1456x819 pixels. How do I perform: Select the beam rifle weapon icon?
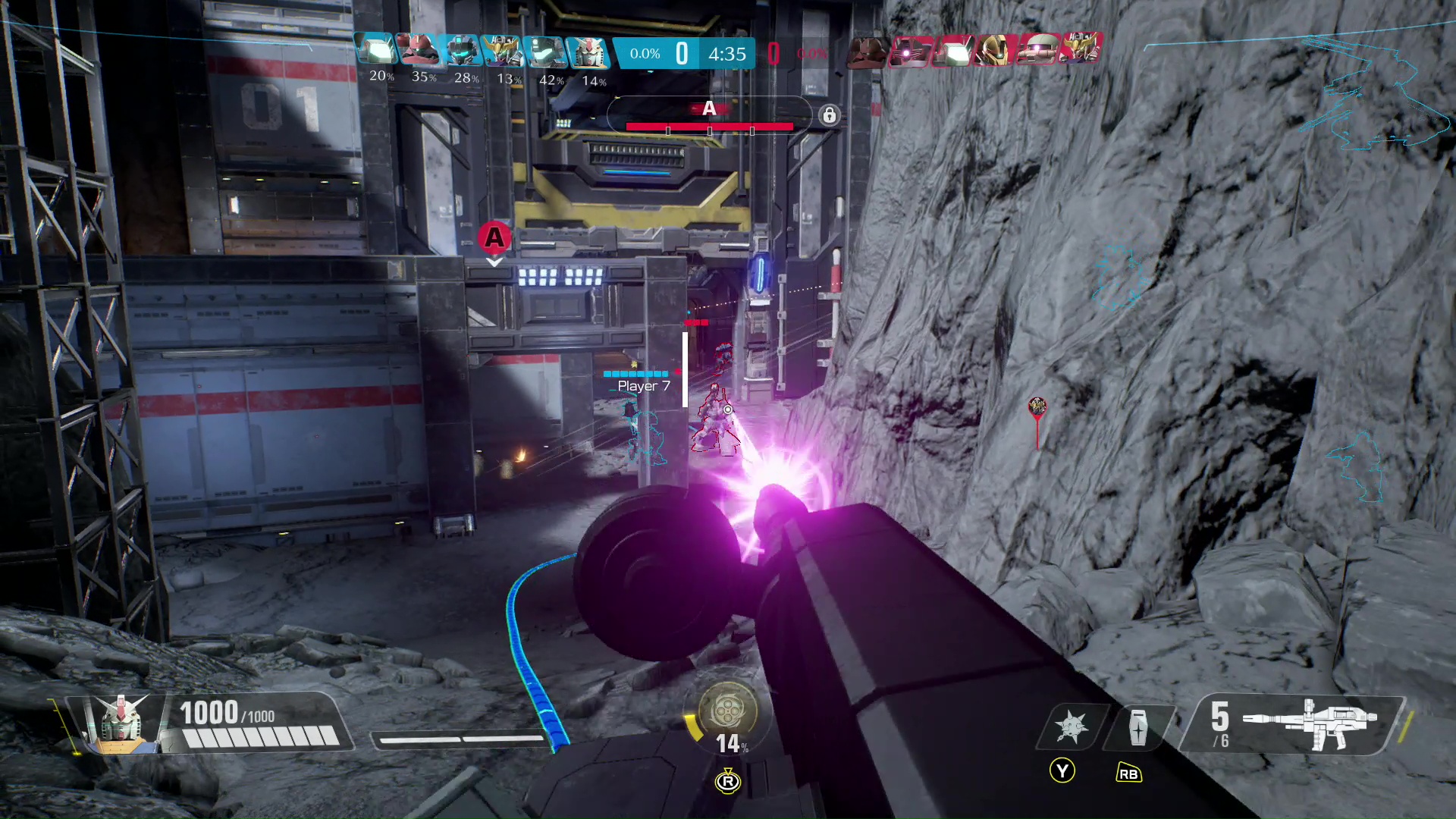tap(1319, 723)
